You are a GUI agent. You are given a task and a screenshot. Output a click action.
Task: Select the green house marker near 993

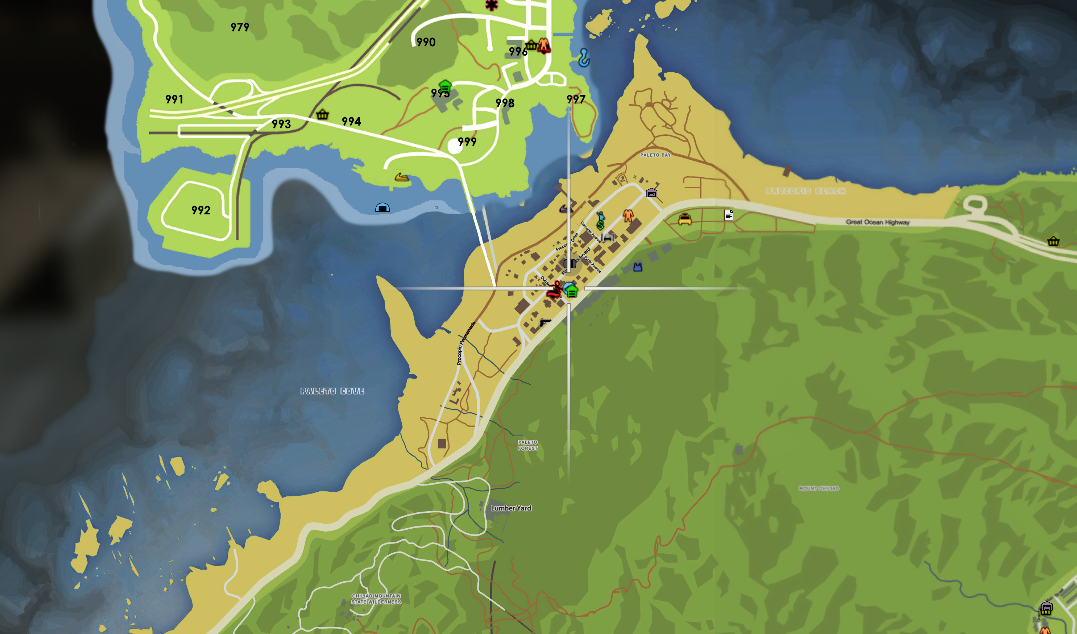tap(444, 85)
